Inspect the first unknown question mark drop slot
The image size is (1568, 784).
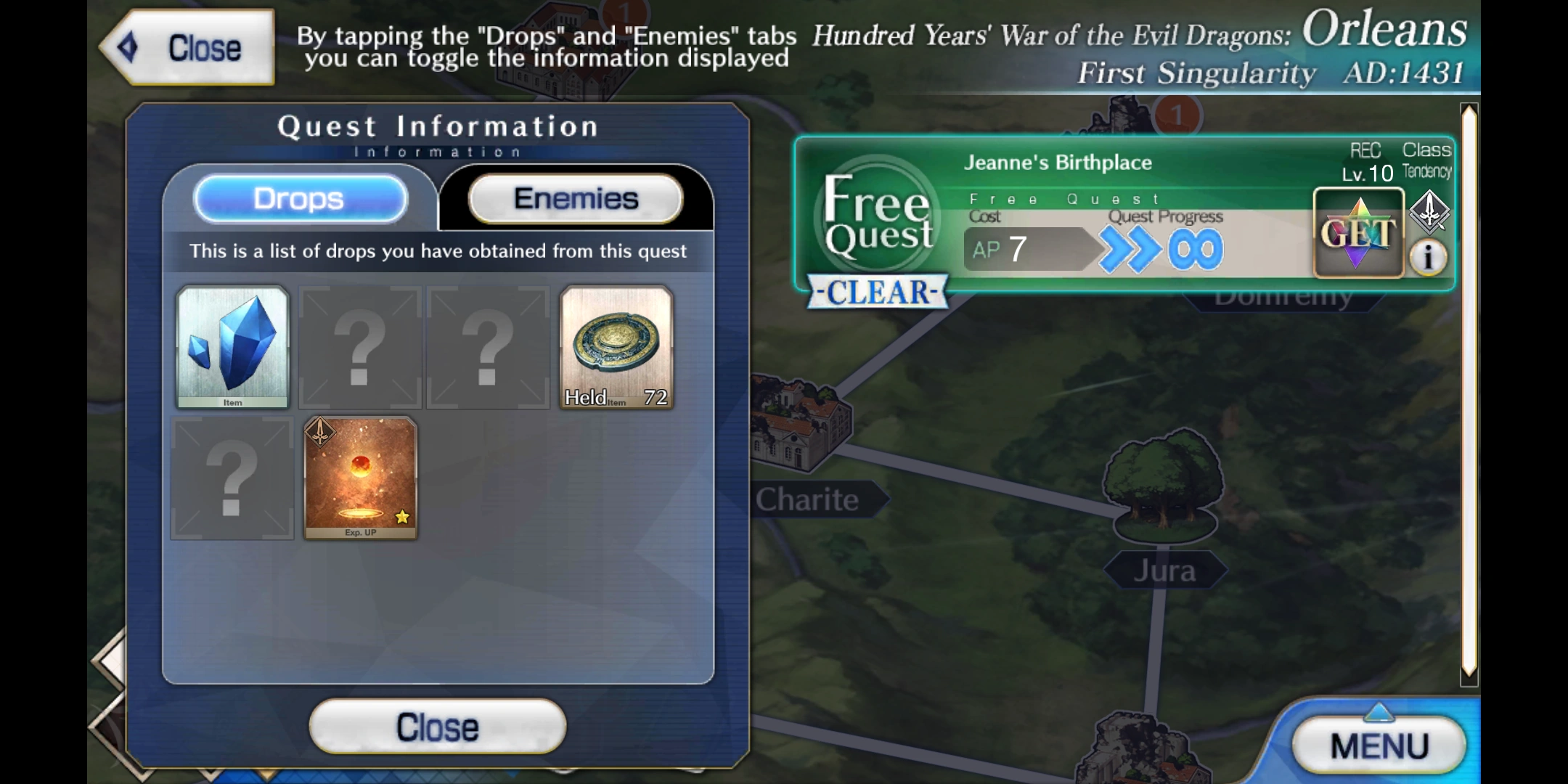click(x=360, y=348)
